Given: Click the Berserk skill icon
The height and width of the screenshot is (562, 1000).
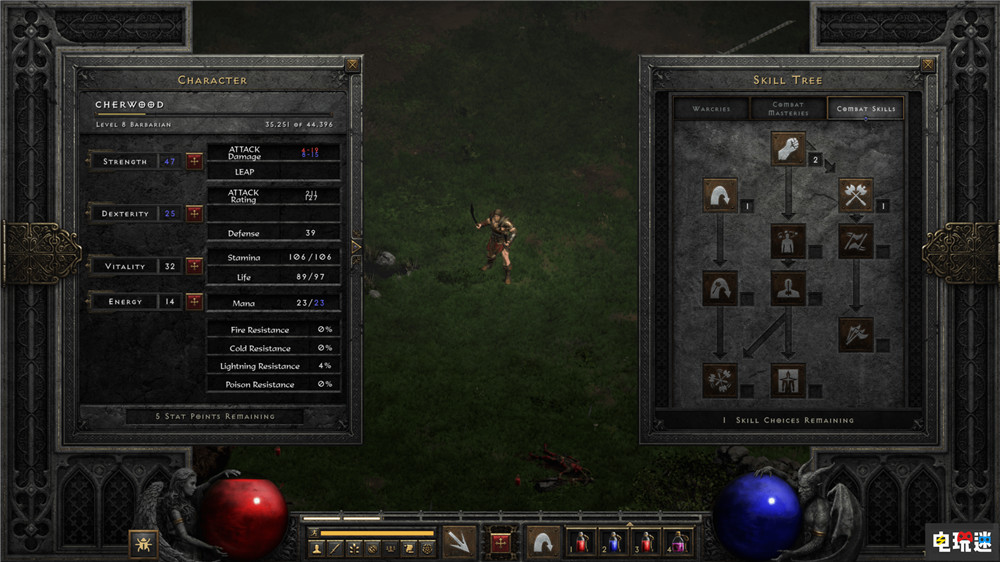Looking at the screenshot, I should 788,379.
